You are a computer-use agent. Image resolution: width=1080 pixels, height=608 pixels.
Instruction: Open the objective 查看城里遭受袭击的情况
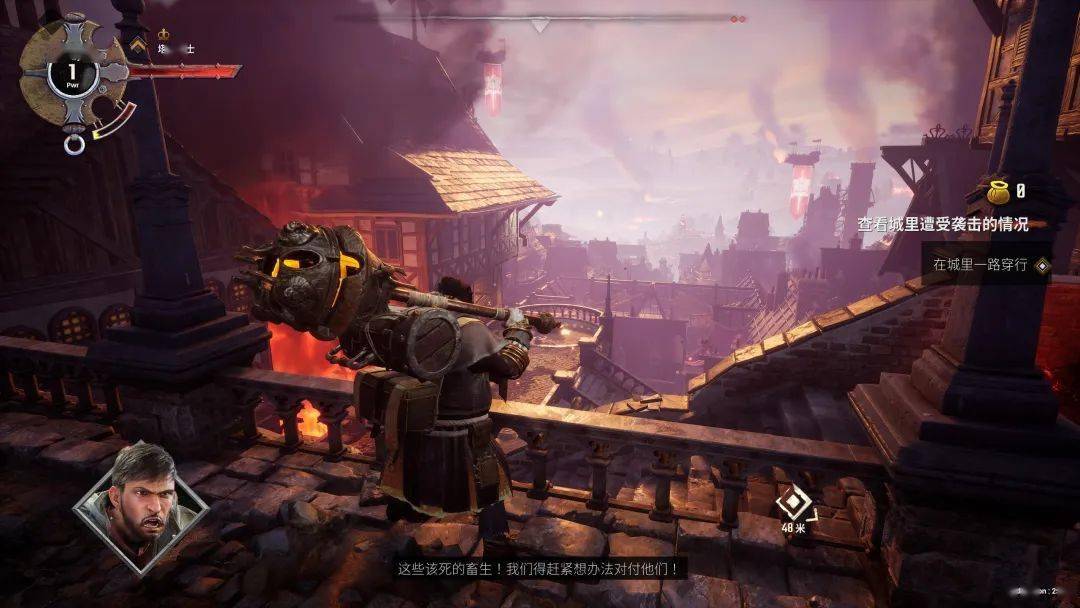click(942, 225)
